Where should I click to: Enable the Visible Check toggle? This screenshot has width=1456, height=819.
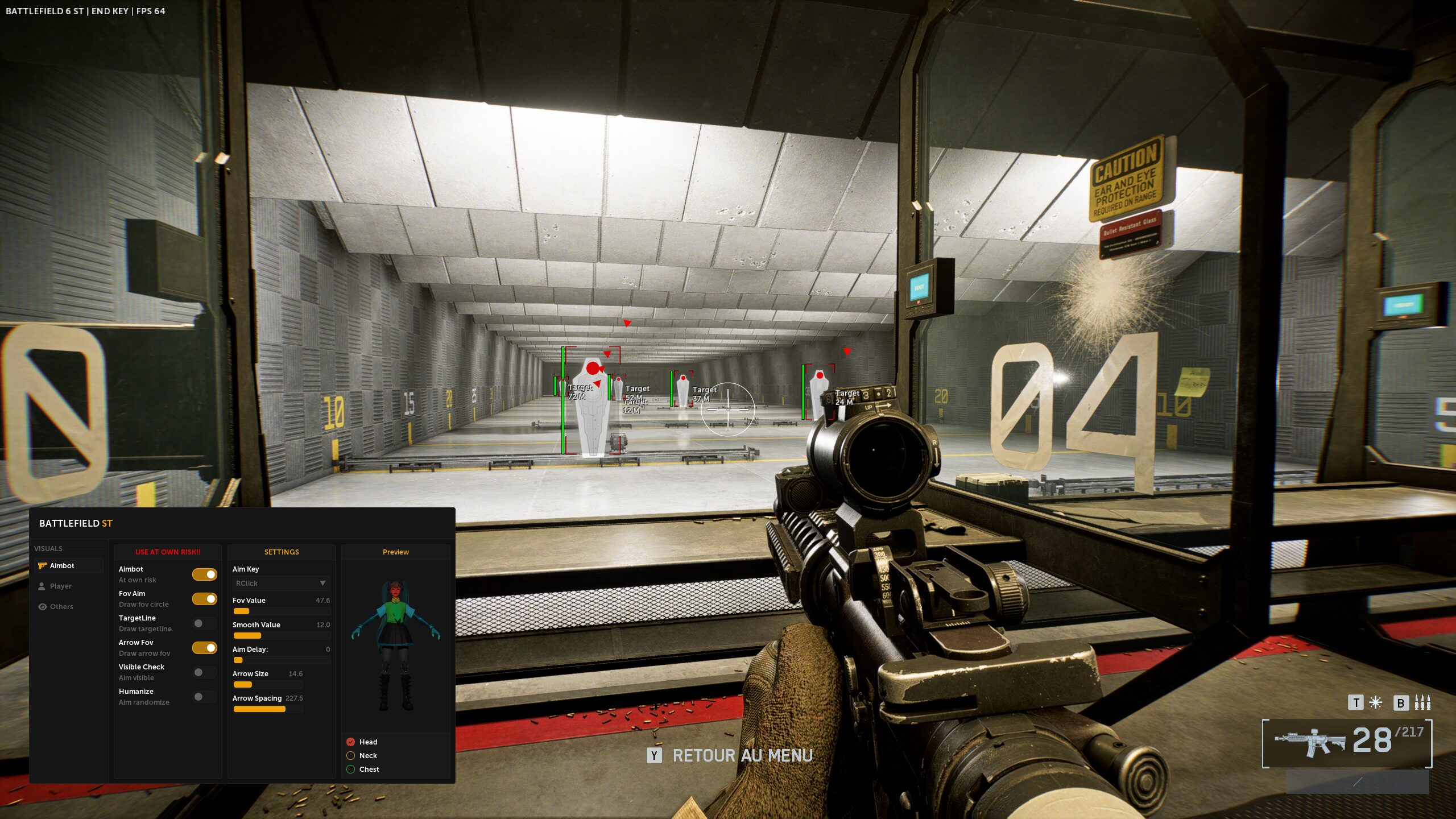pyautogui.click(x=204, y=672)
